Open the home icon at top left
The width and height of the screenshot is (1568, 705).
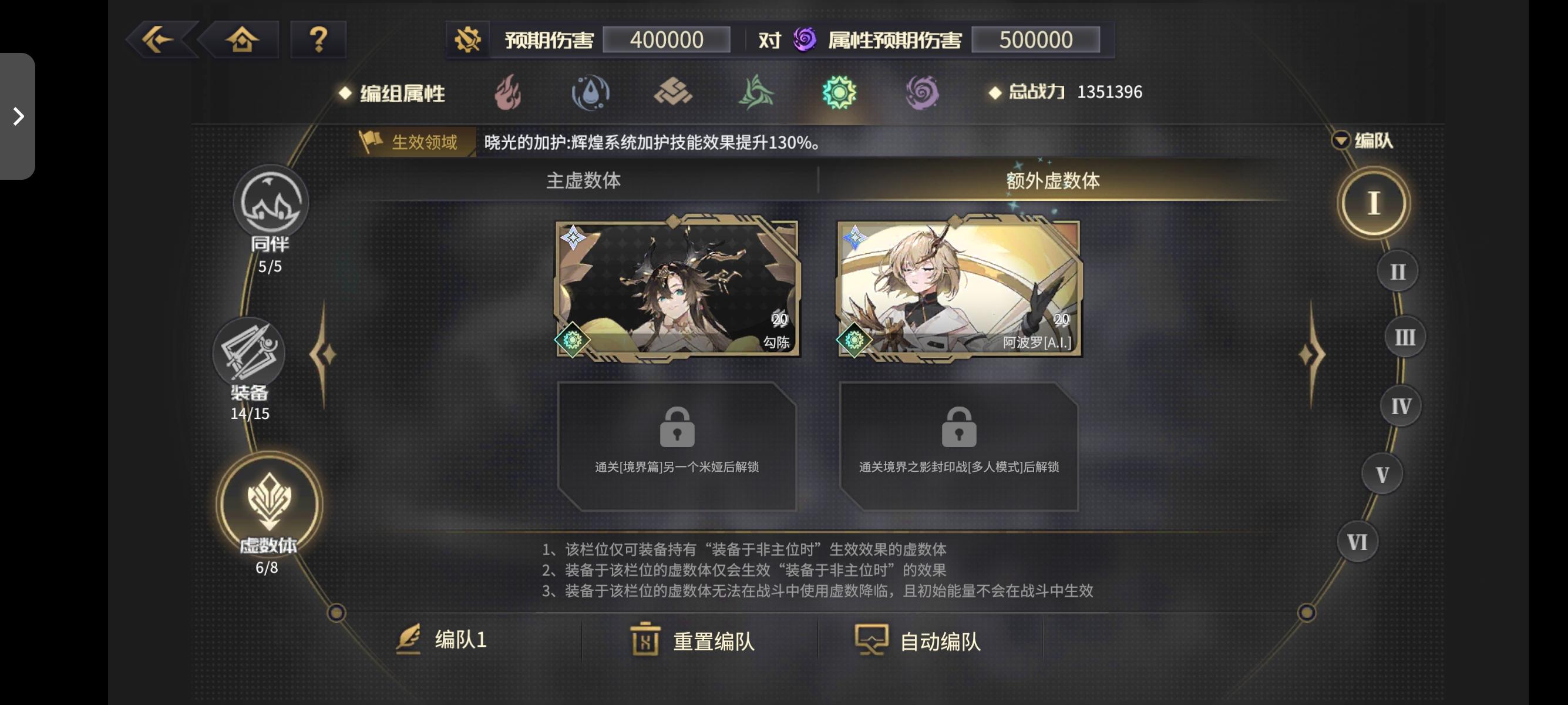[243, 38]
